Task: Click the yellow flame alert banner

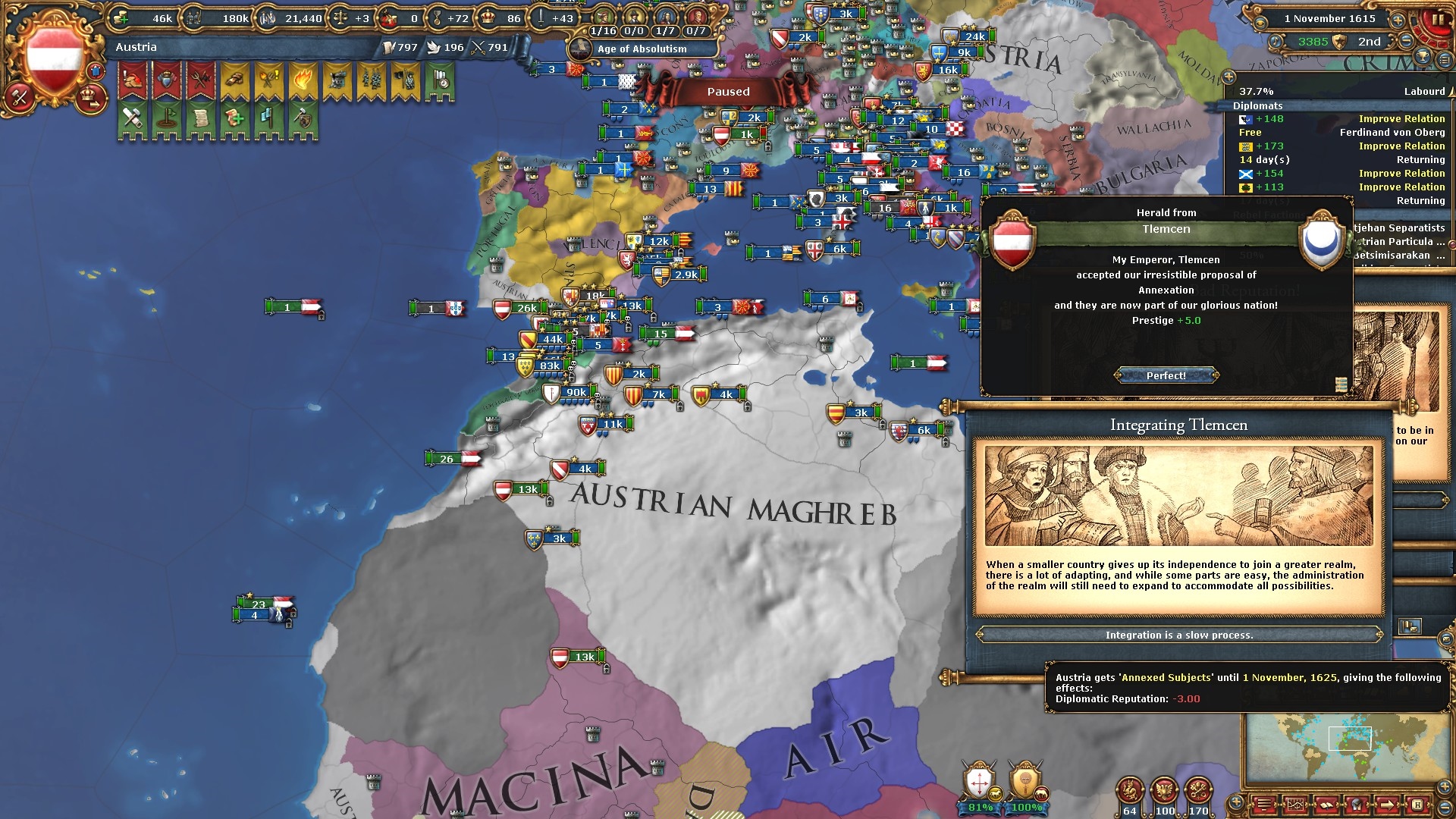Action: (302, 80)
